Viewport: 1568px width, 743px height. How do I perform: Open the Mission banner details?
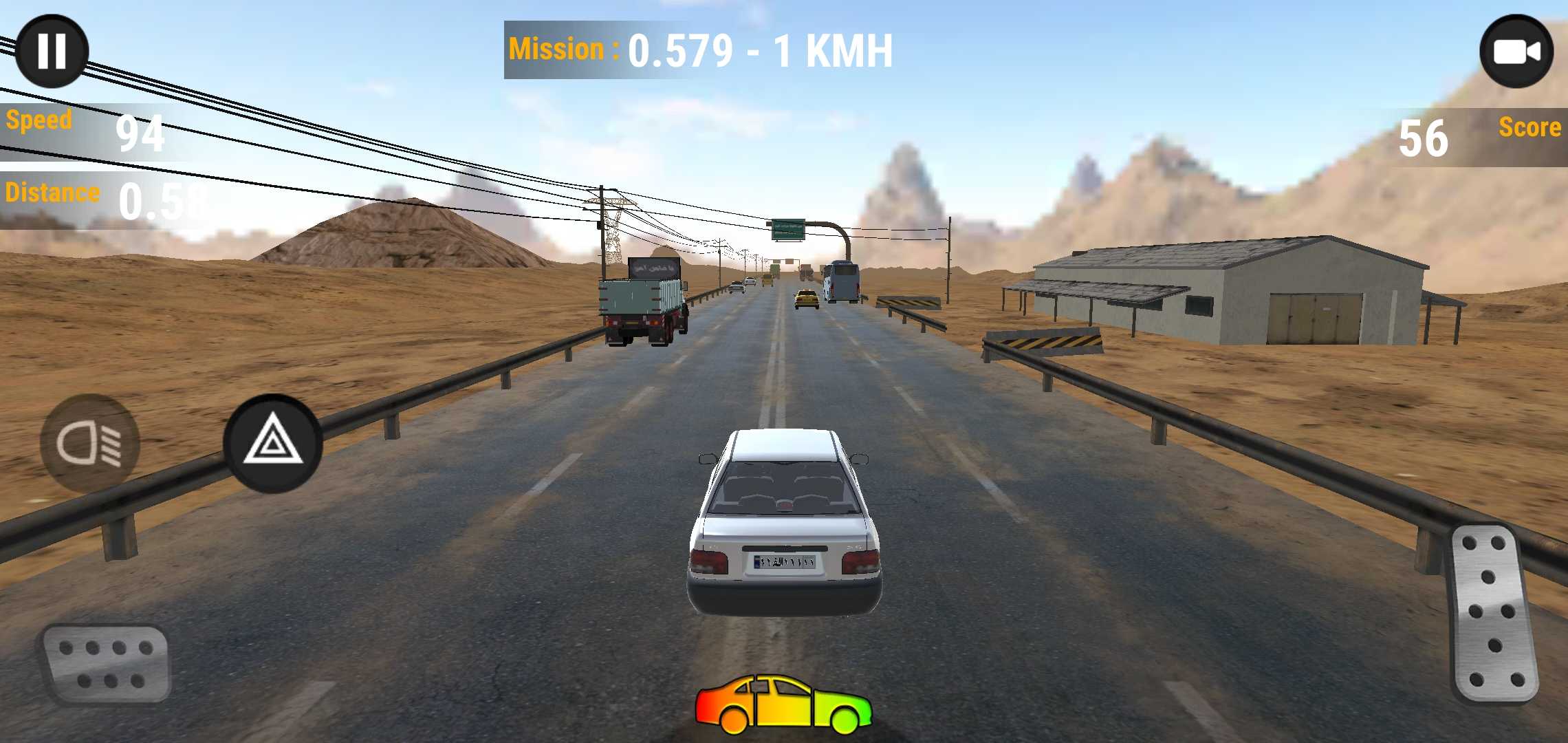[x=699, y=48]
